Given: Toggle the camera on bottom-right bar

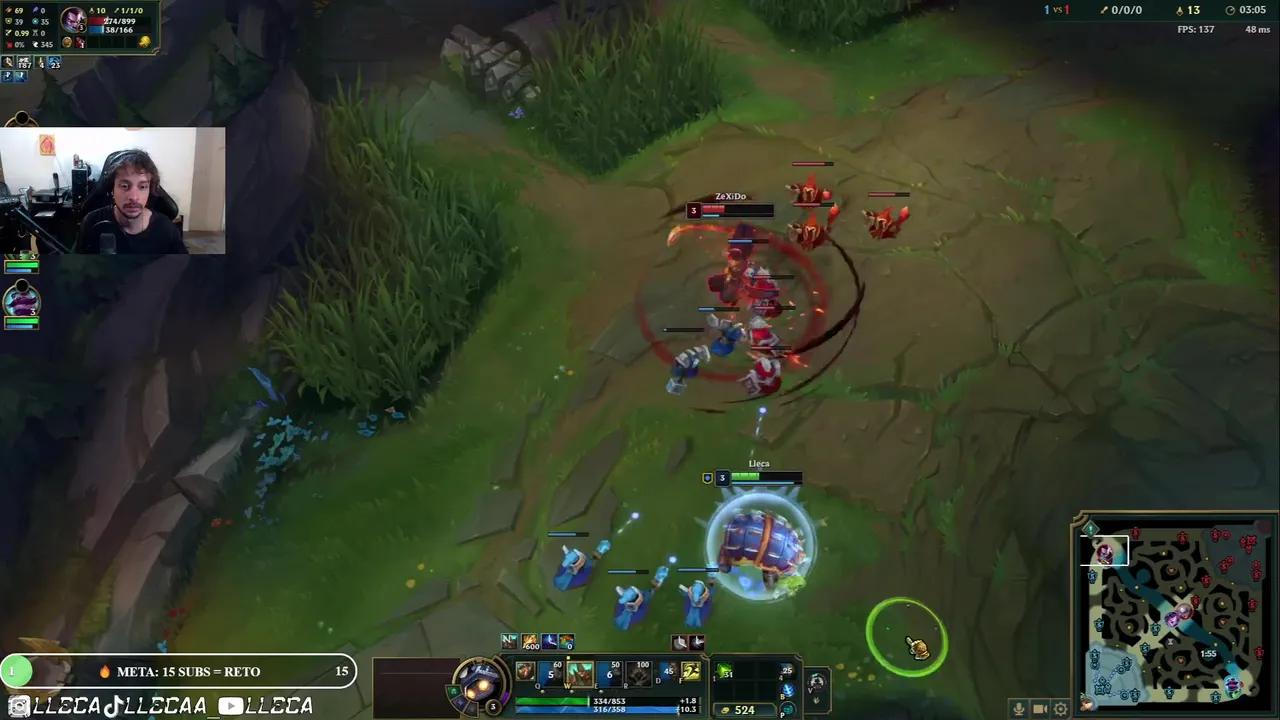Looking at the screenshot, I should coord(1040,709).
